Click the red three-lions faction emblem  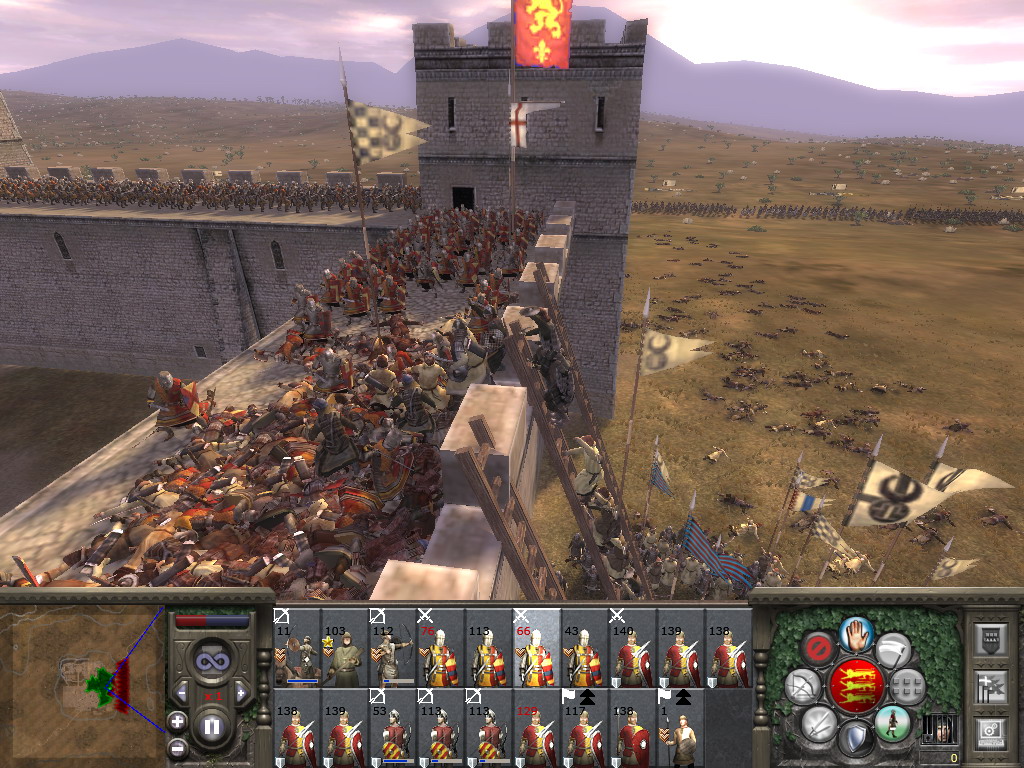coord(855,686)
